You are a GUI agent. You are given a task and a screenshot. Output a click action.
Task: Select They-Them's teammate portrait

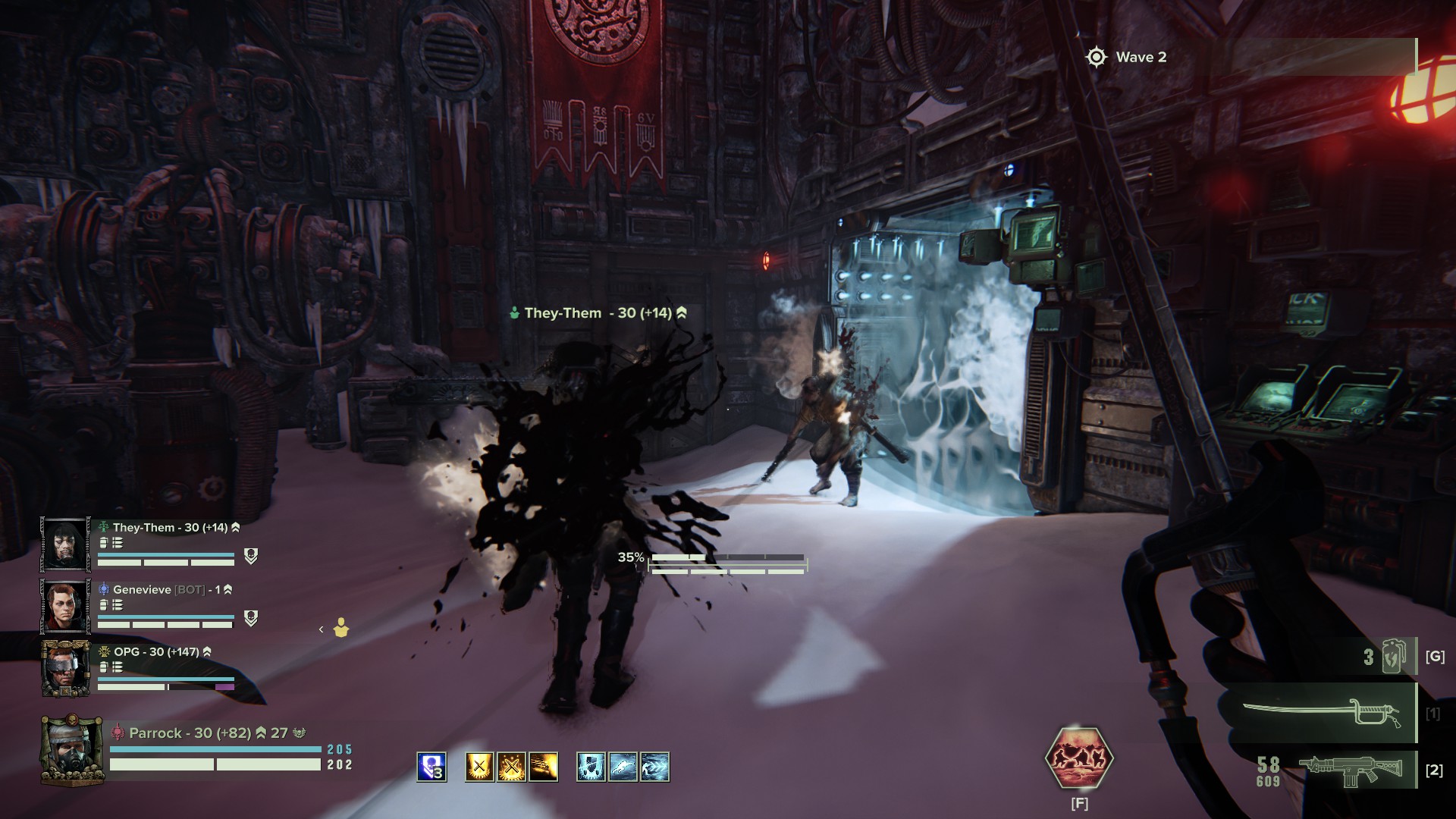tap(64, 544)
